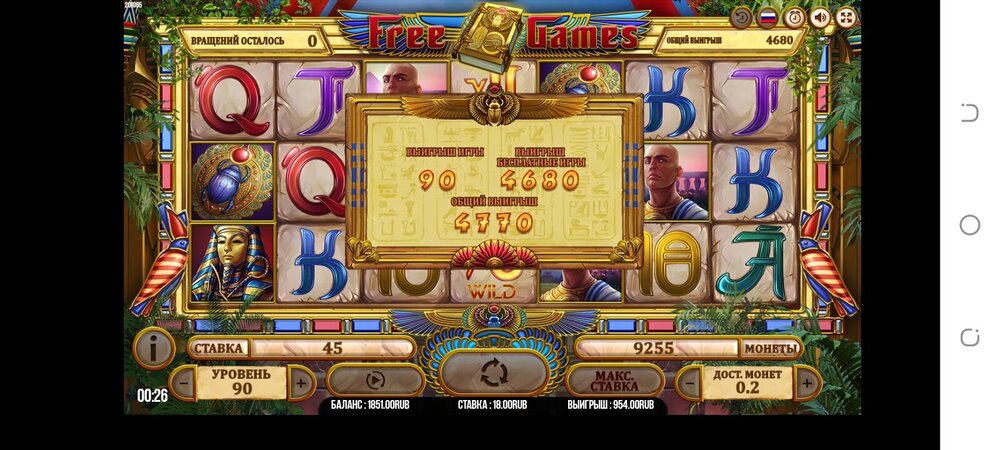The image size is (1000, 450).
Task: Set the maximum bet with МАКС. СТАВКА
Action: (x=614, y=380)
